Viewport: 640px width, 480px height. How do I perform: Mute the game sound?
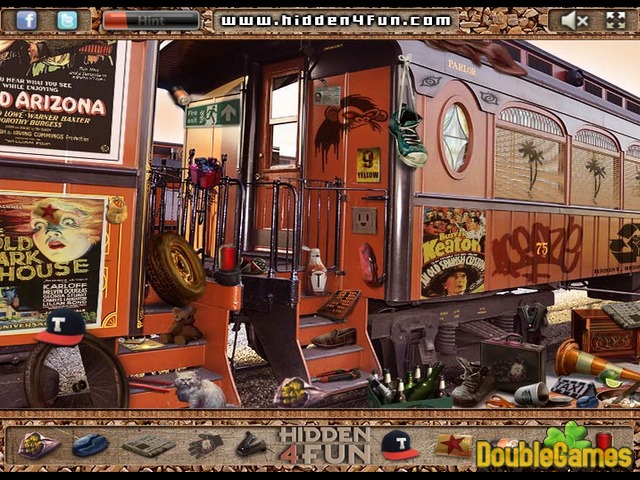pyautogui.click(x=574, y=20)
